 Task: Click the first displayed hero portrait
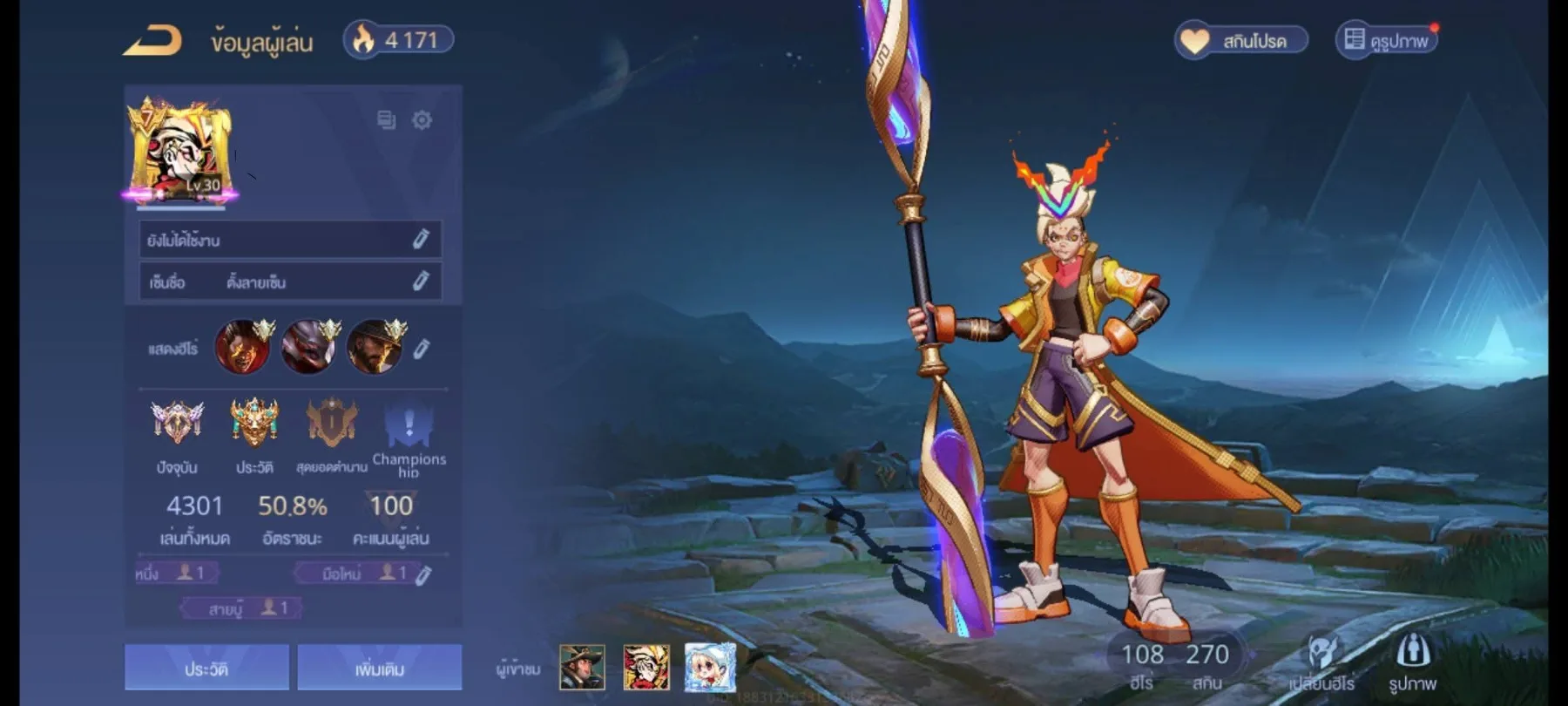[x=241, y=346]
